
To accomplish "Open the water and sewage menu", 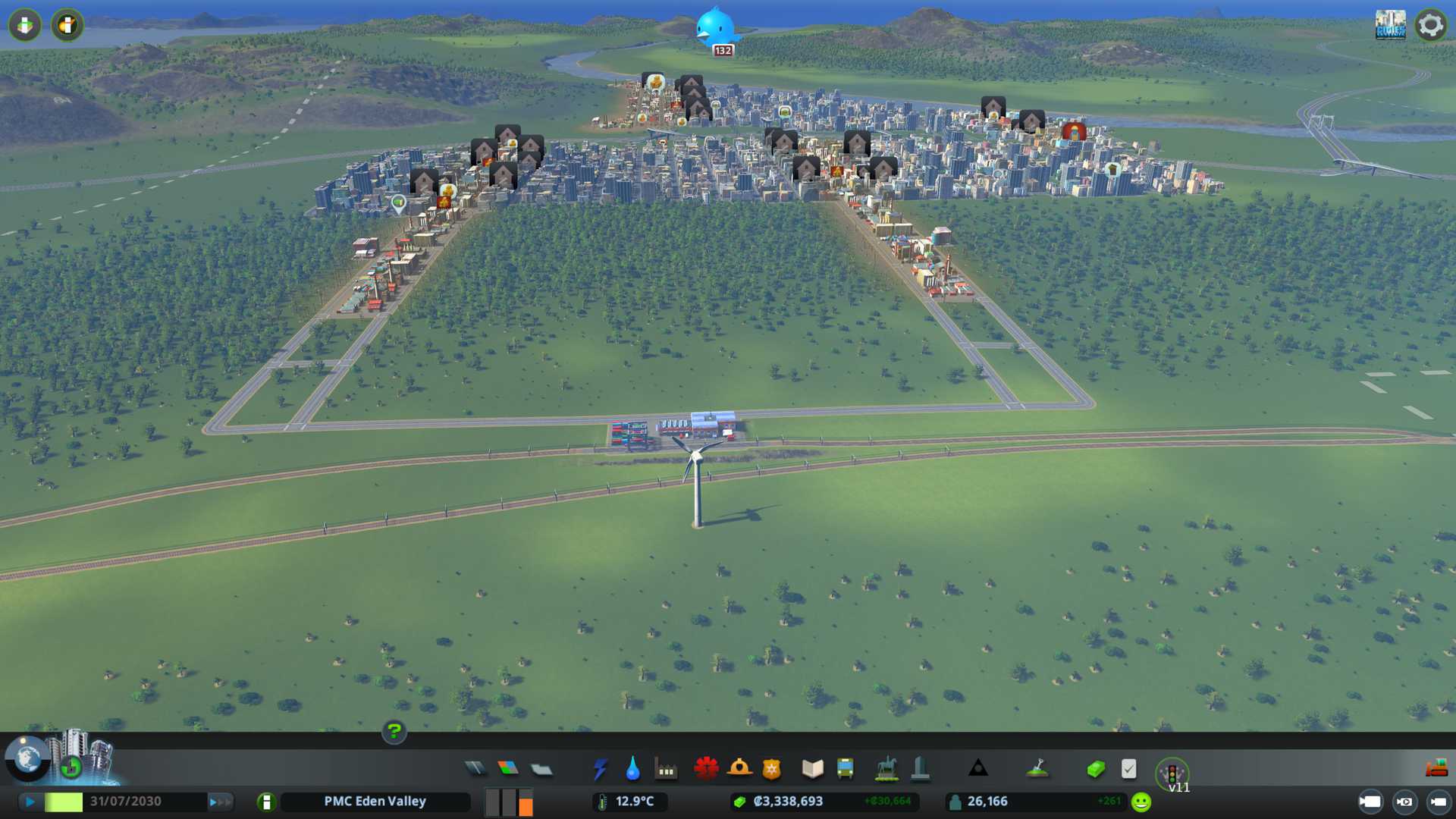I will click(x=632, y=769).
